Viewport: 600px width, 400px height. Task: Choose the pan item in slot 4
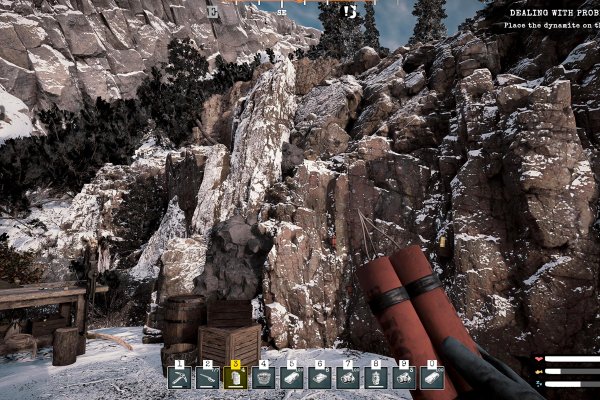pos(264,377)
